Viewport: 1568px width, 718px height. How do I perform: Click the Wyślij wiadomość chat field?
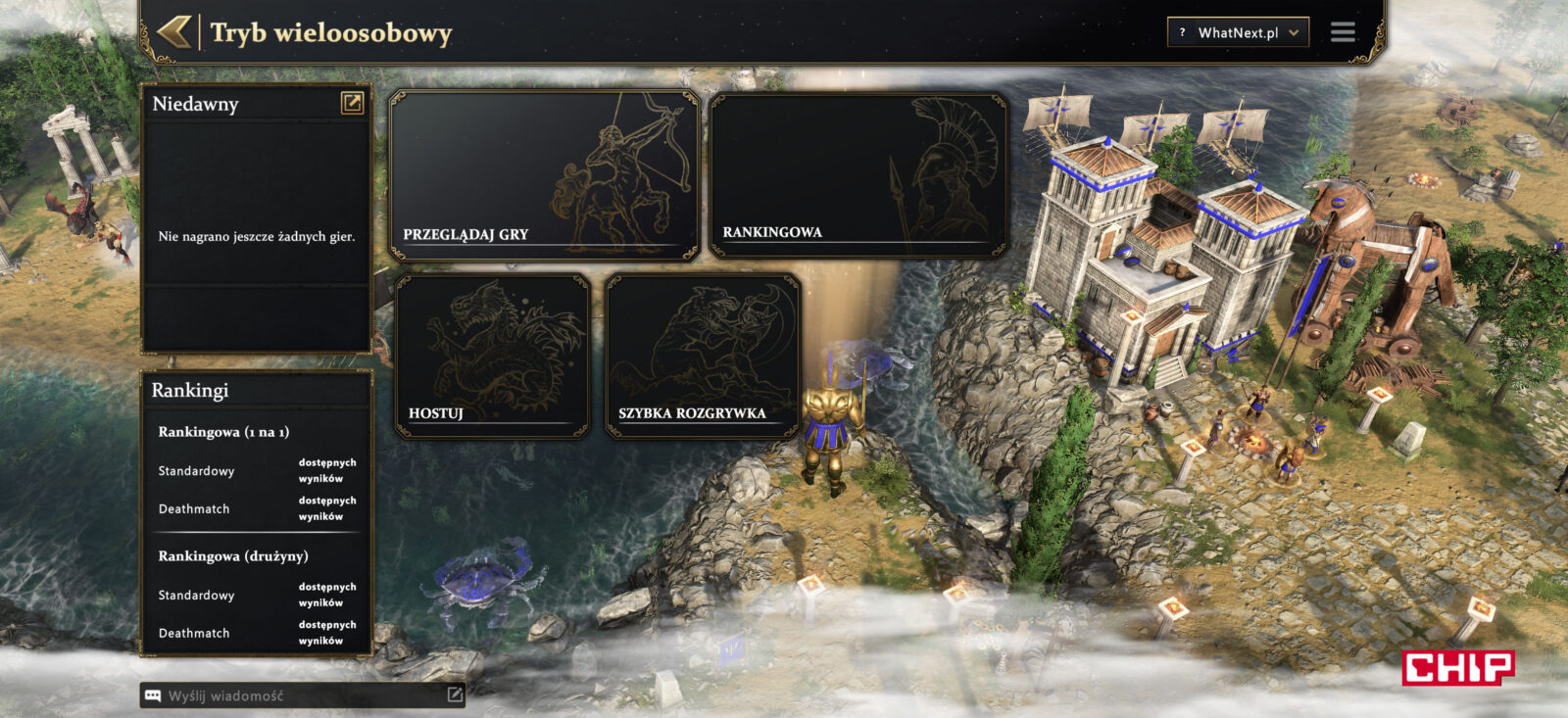tap(294, 695)
